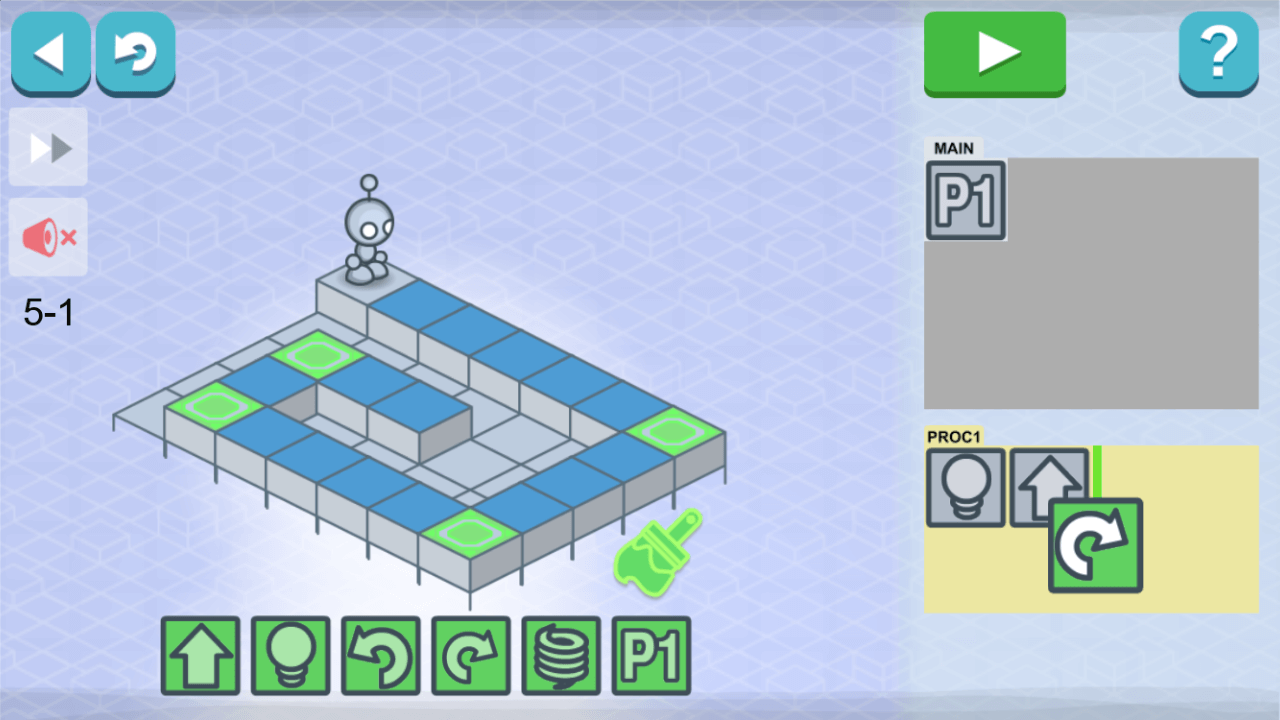Select the Light Bulb command icon
The height and width of the screenshot is (720, 1280).
point(288,655)
